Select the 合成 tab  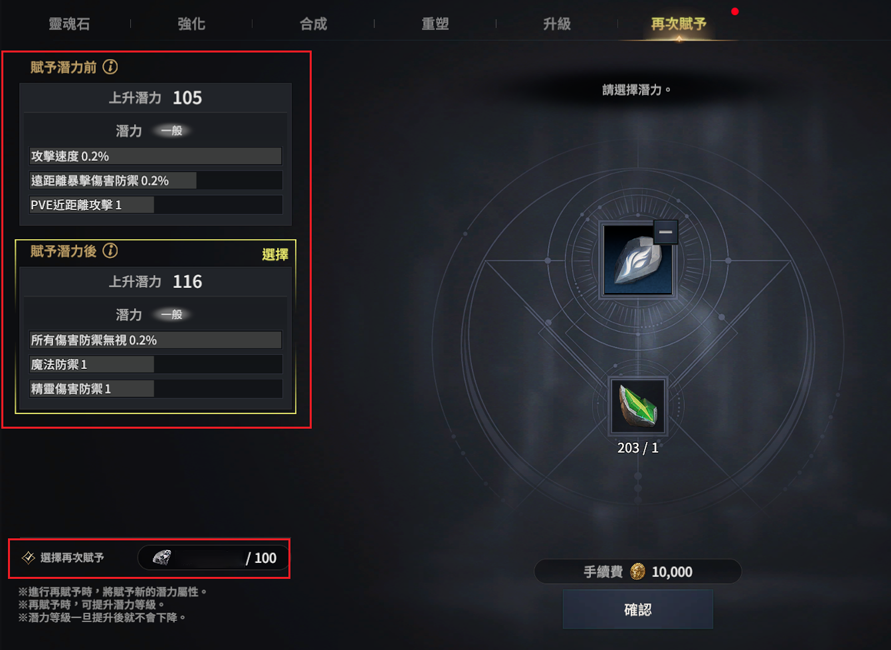[x=313, y=23]
